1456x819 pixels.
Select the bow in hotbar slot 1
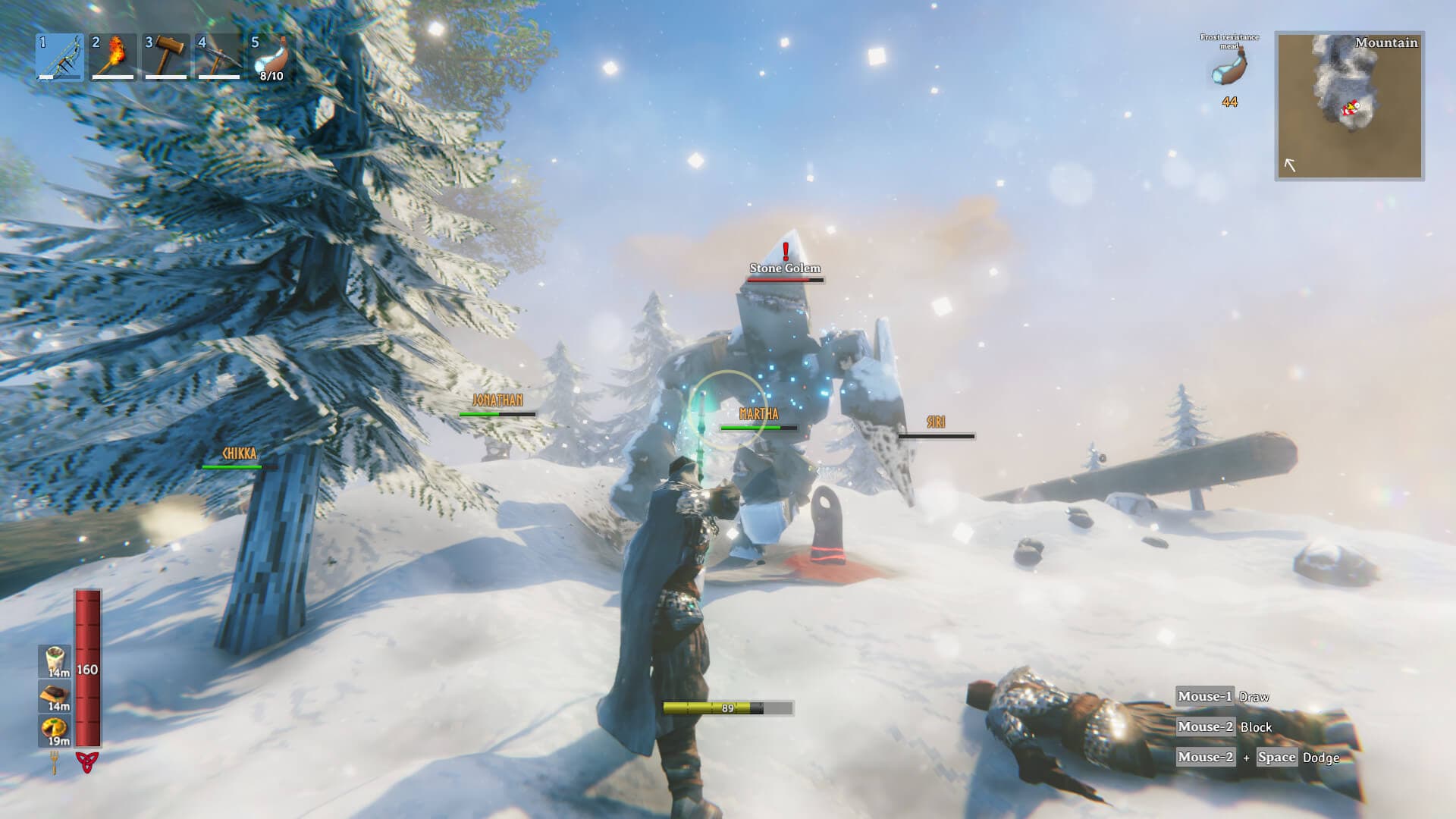point(59,57)
